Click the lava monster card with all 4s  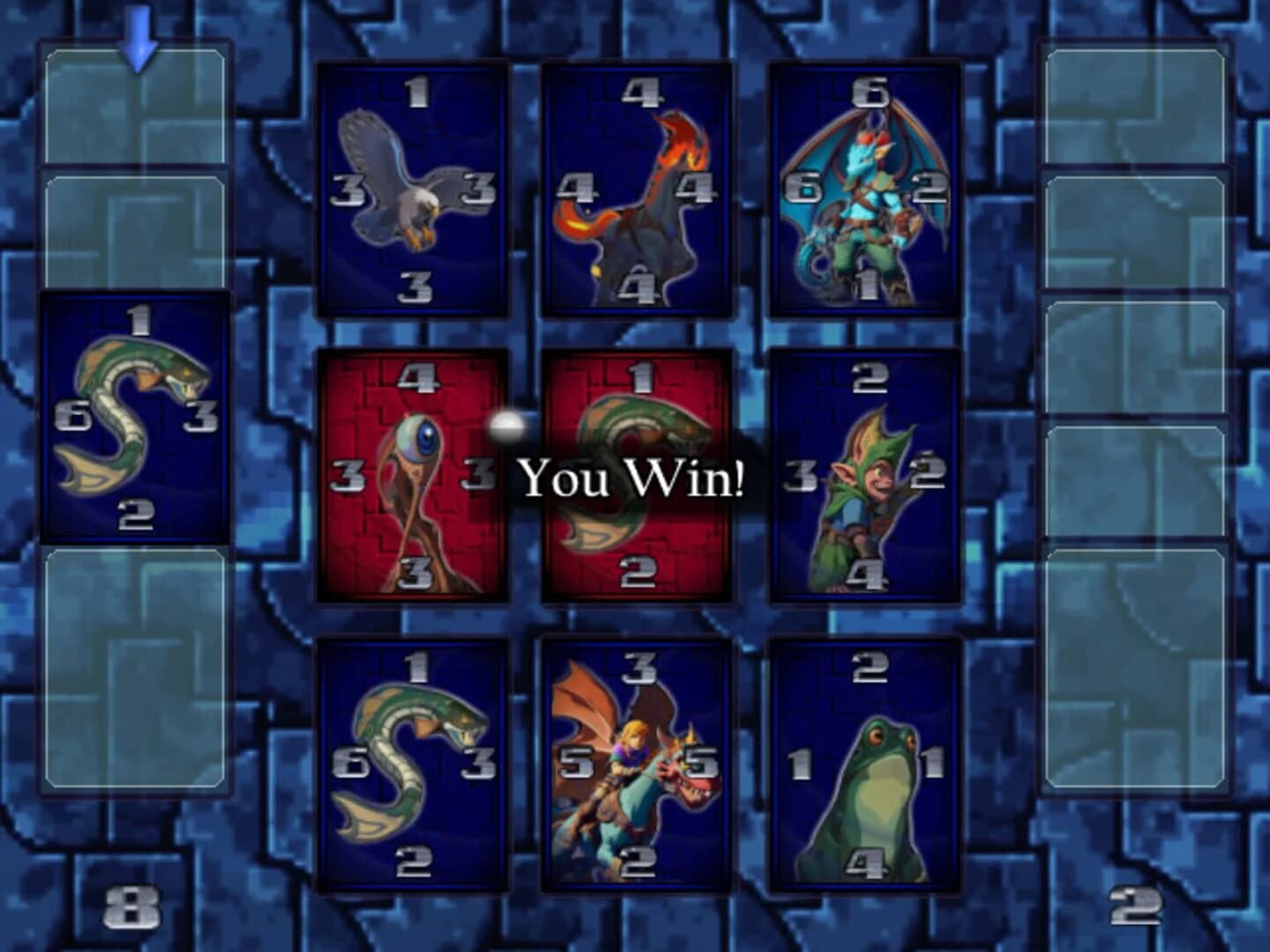pos(639,188)
